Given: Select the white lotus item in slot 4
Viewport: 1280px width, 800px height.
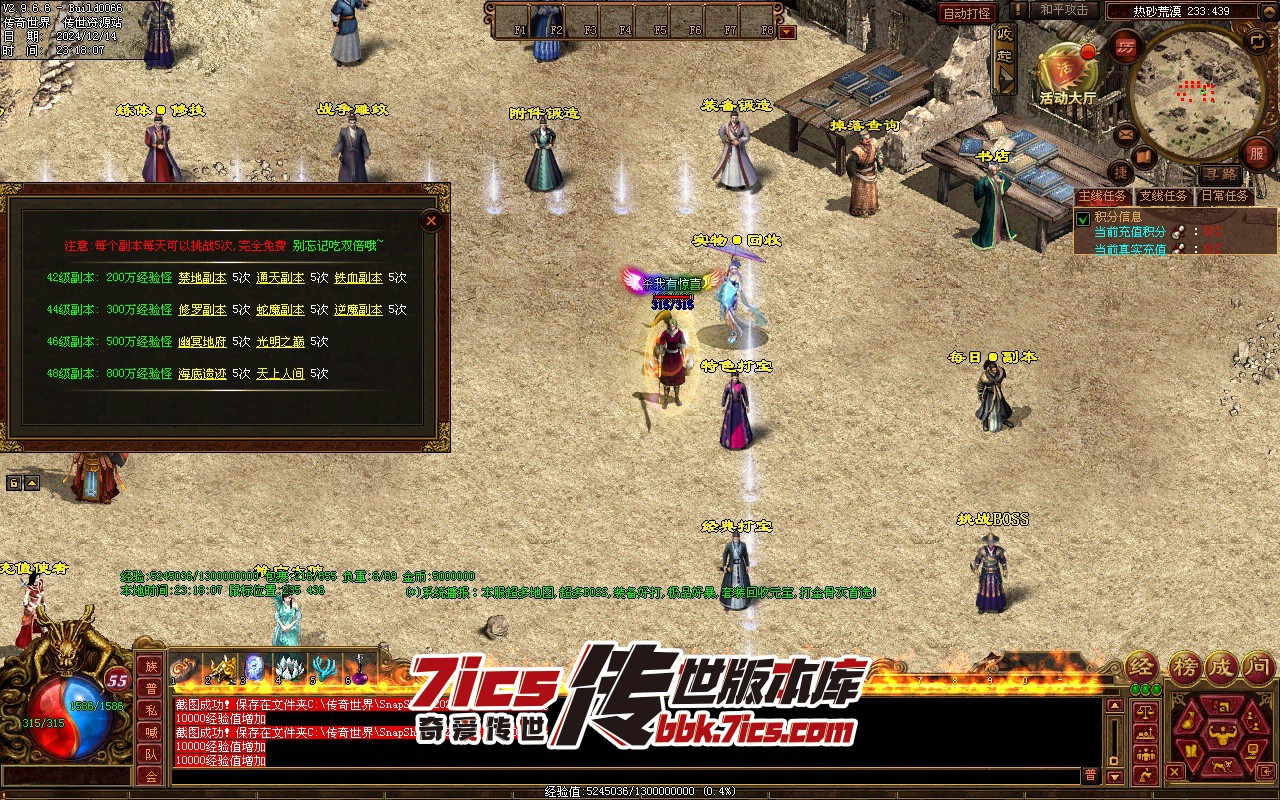Looking at the screenshot, I should click(x=289, y=668).
